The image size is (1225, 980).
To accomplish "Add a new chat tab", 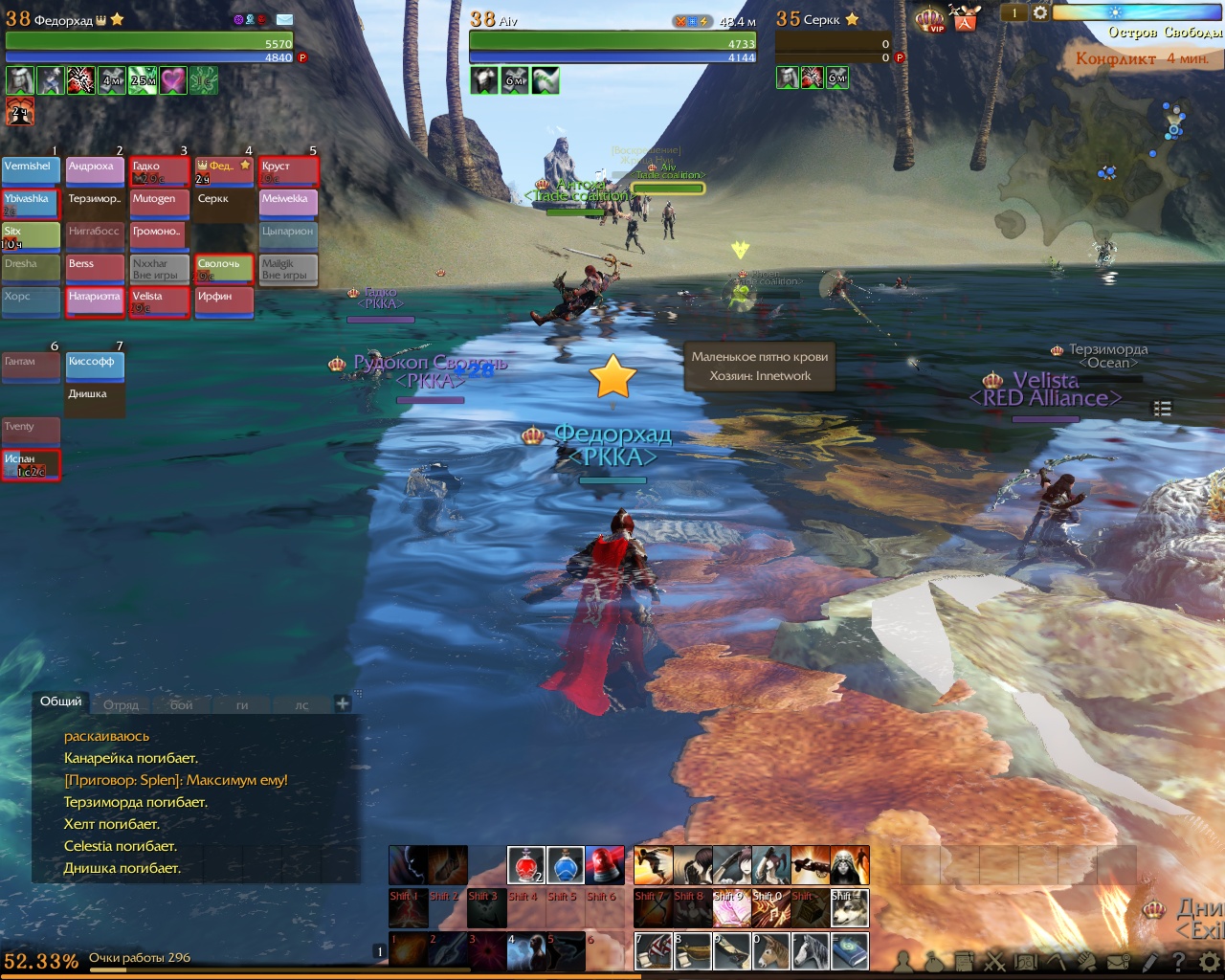I will pyautogui.click(x=343, y=703).
